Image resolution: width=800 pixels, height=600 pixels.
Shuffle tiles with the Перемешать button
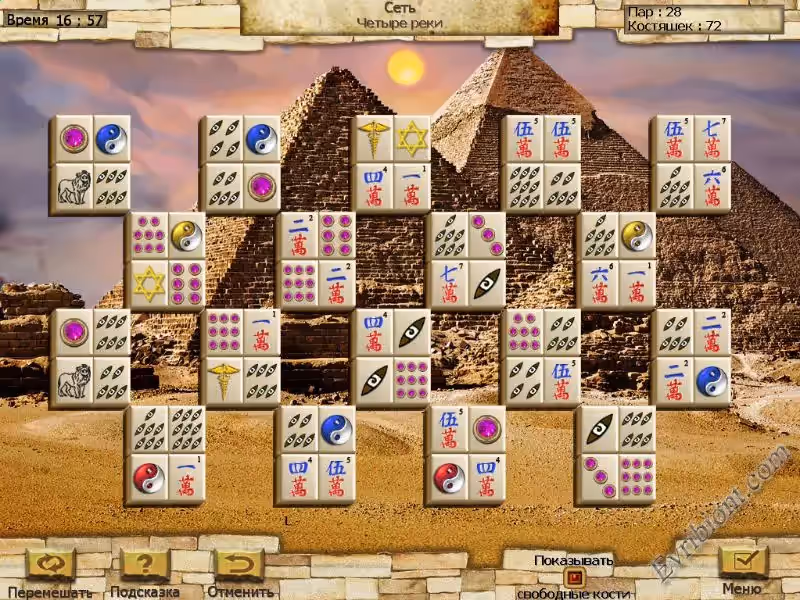pos(51,564)
